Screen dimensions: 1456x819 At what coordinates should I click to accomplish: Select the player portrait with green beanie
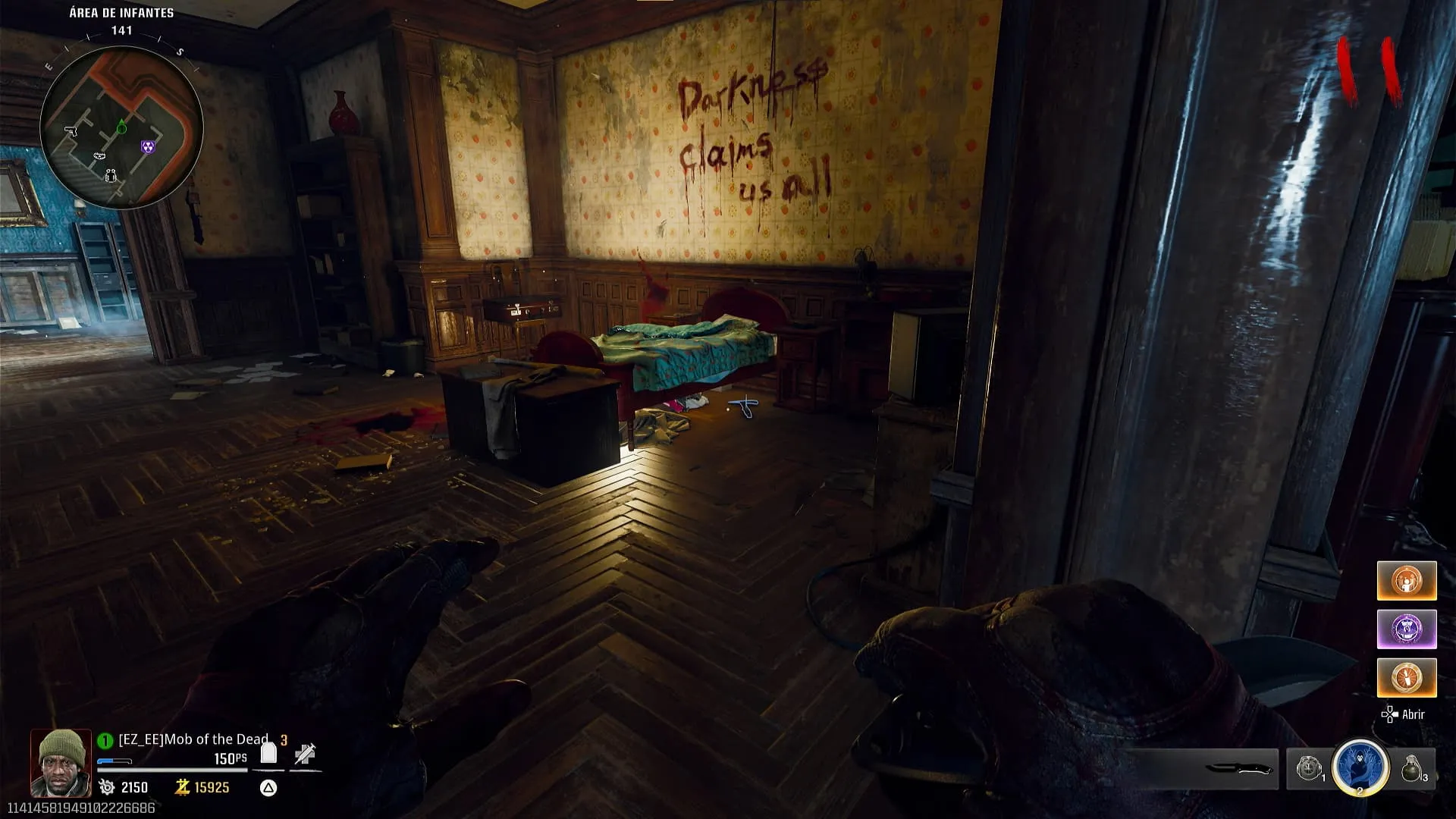pos(61,762)
